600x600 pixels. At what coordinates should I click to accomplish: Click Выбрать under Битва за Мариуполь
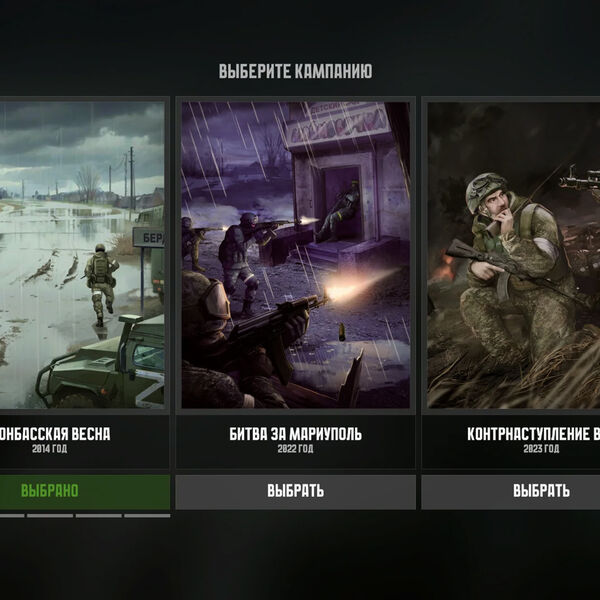[295, 491]
